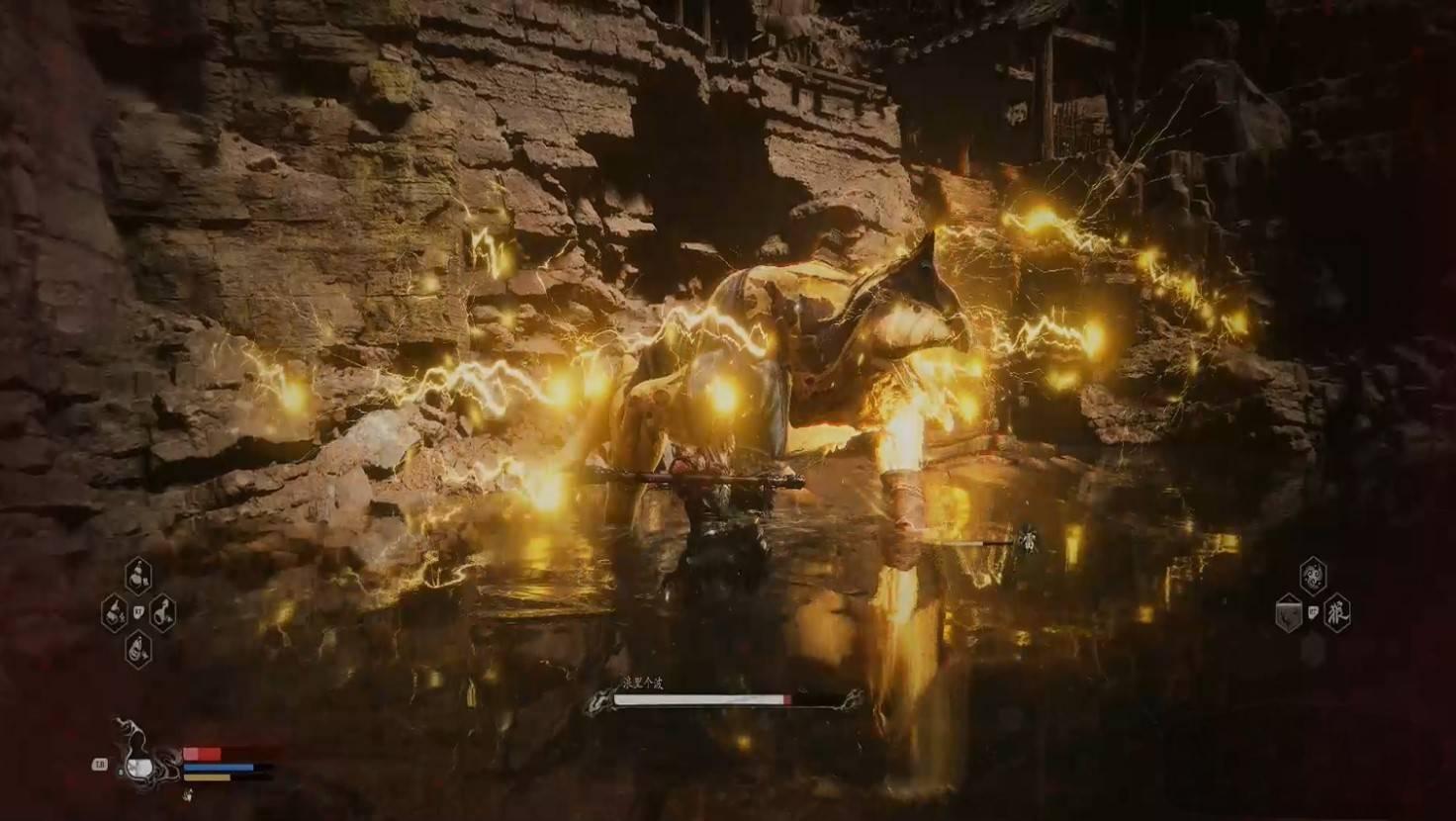Activate the wolf 狼 transformation

tap(1336, 612)
